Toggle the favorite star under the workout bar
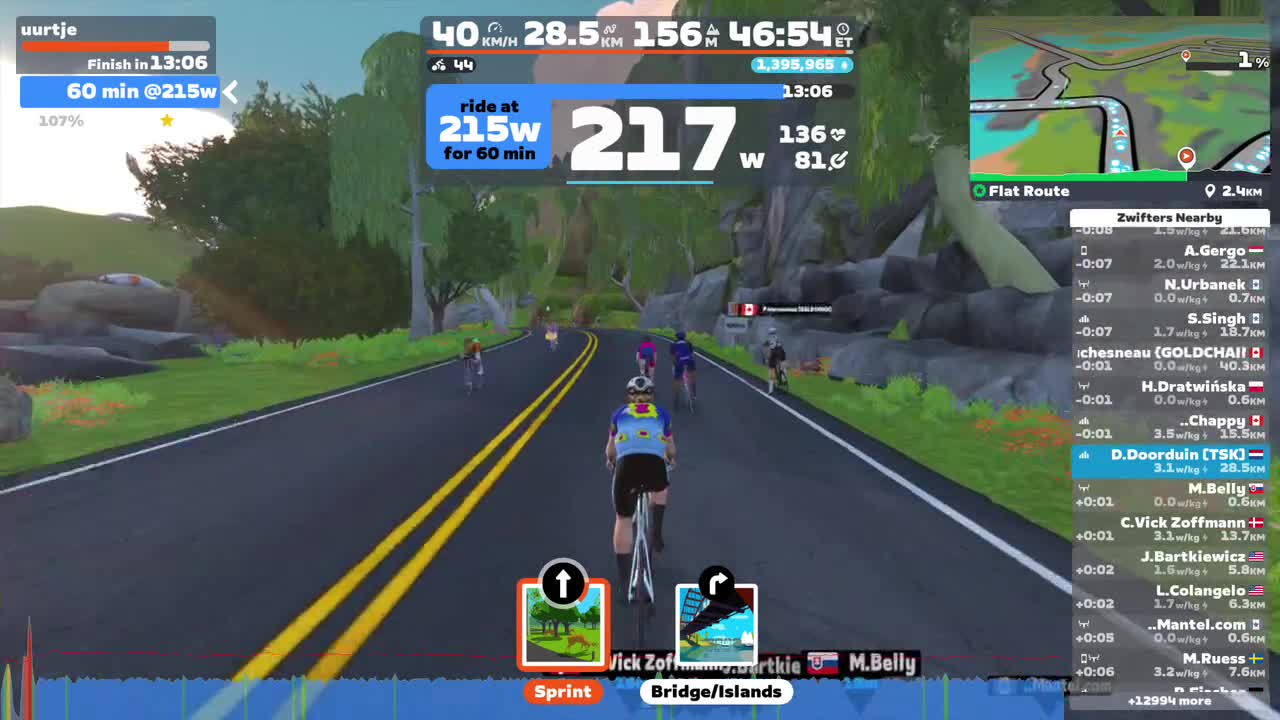This screenshot has height=720, width=1280. (x=166, y=120)
